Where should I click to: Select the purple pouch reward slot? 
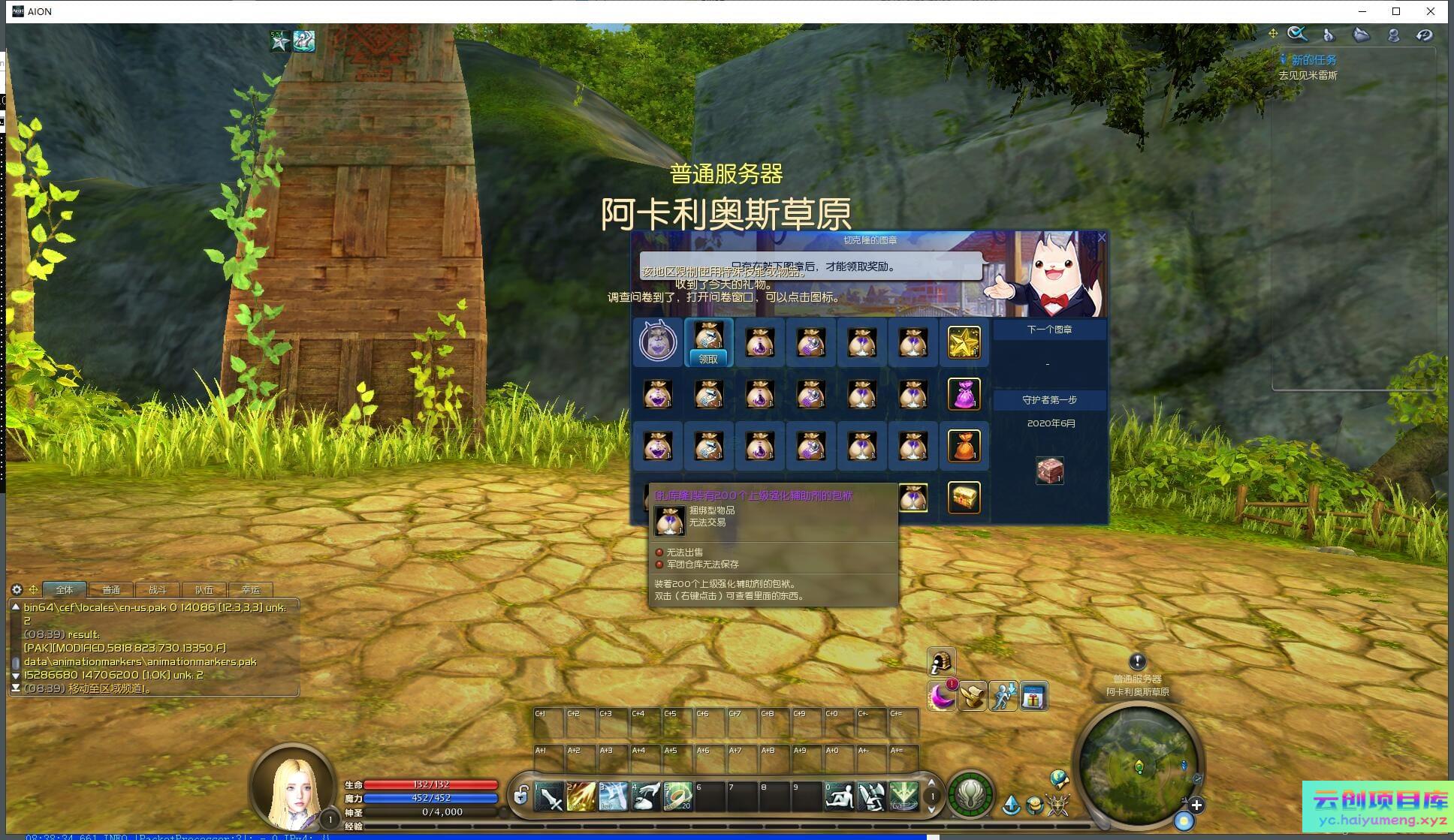(x=964, y=394)
